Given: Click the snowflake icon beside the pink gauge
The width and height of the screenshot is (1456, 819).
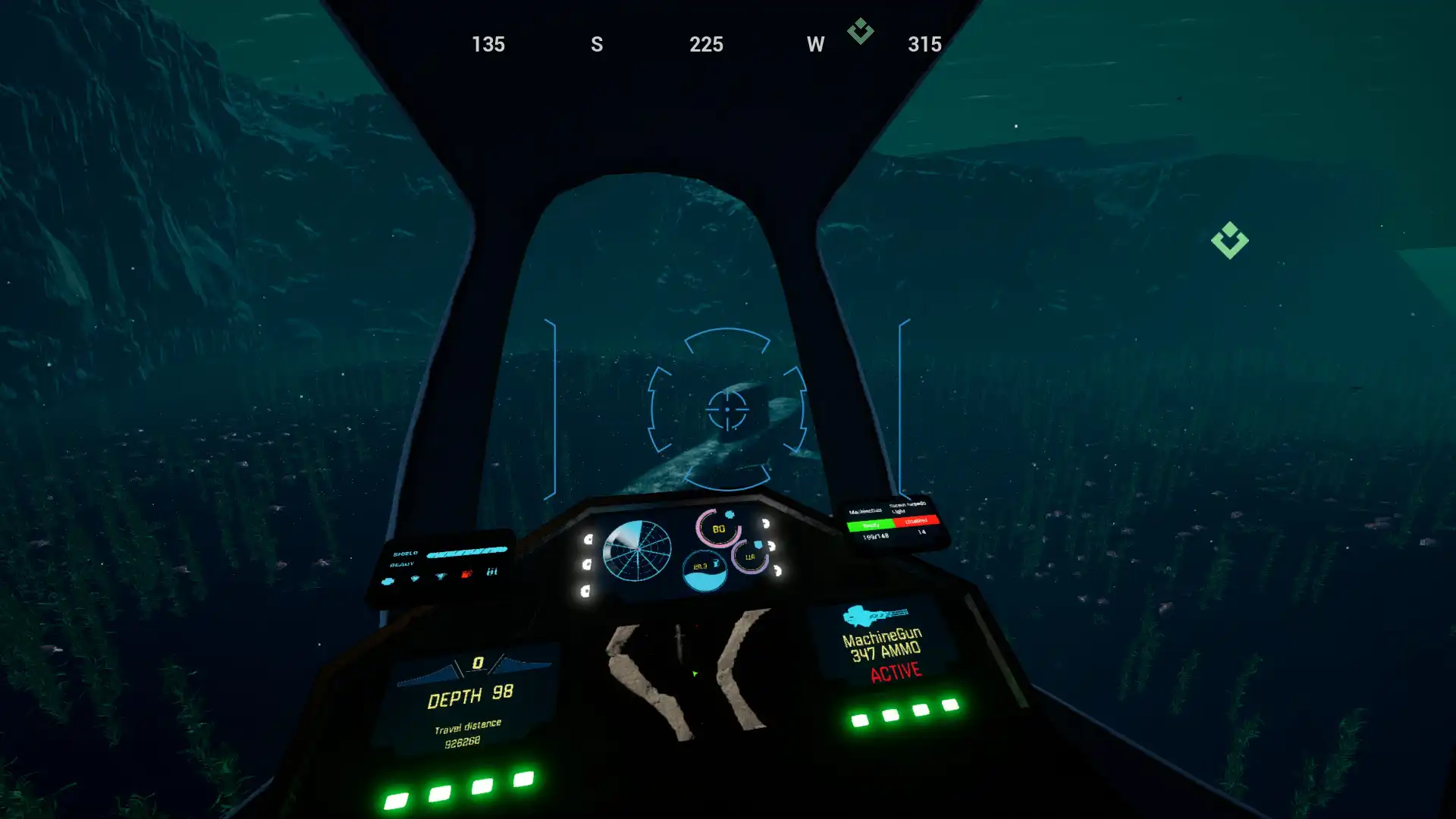Looking at the screenshot, I should (x=730, y=514).
